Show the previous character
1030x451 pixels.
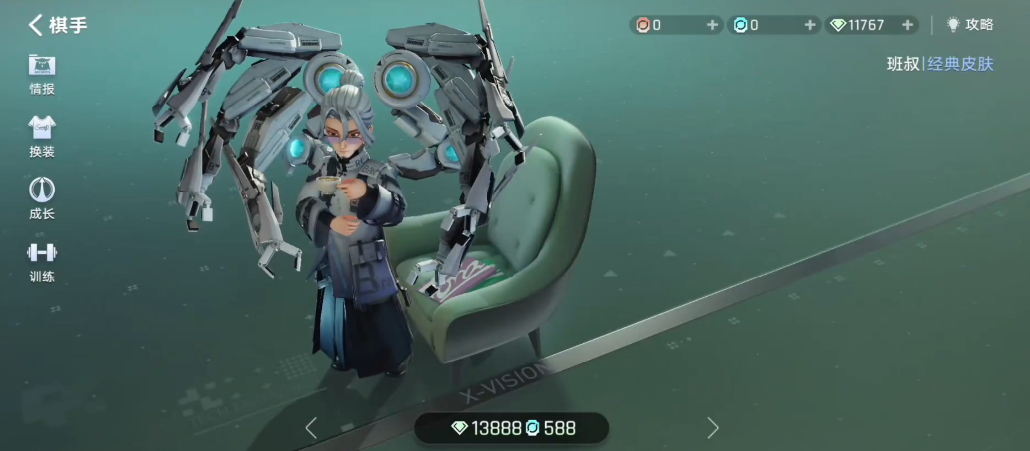coord(311,428)
